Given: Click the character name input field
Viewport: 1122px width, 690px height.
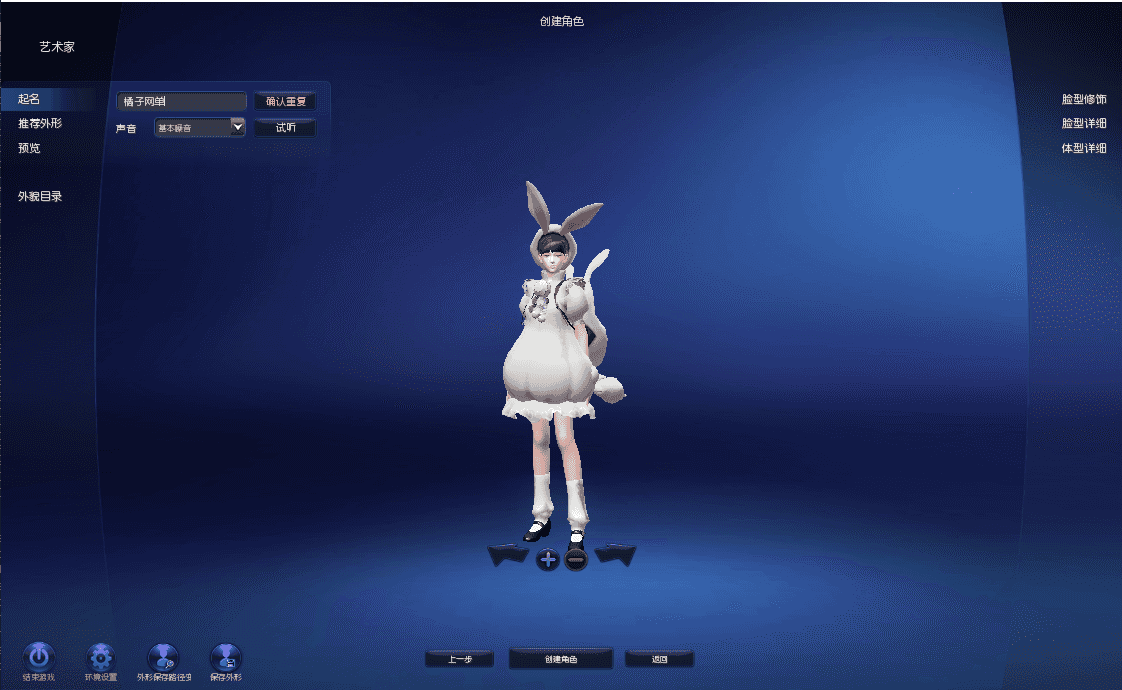Looking at the screenshot, I should pos(181,101).
